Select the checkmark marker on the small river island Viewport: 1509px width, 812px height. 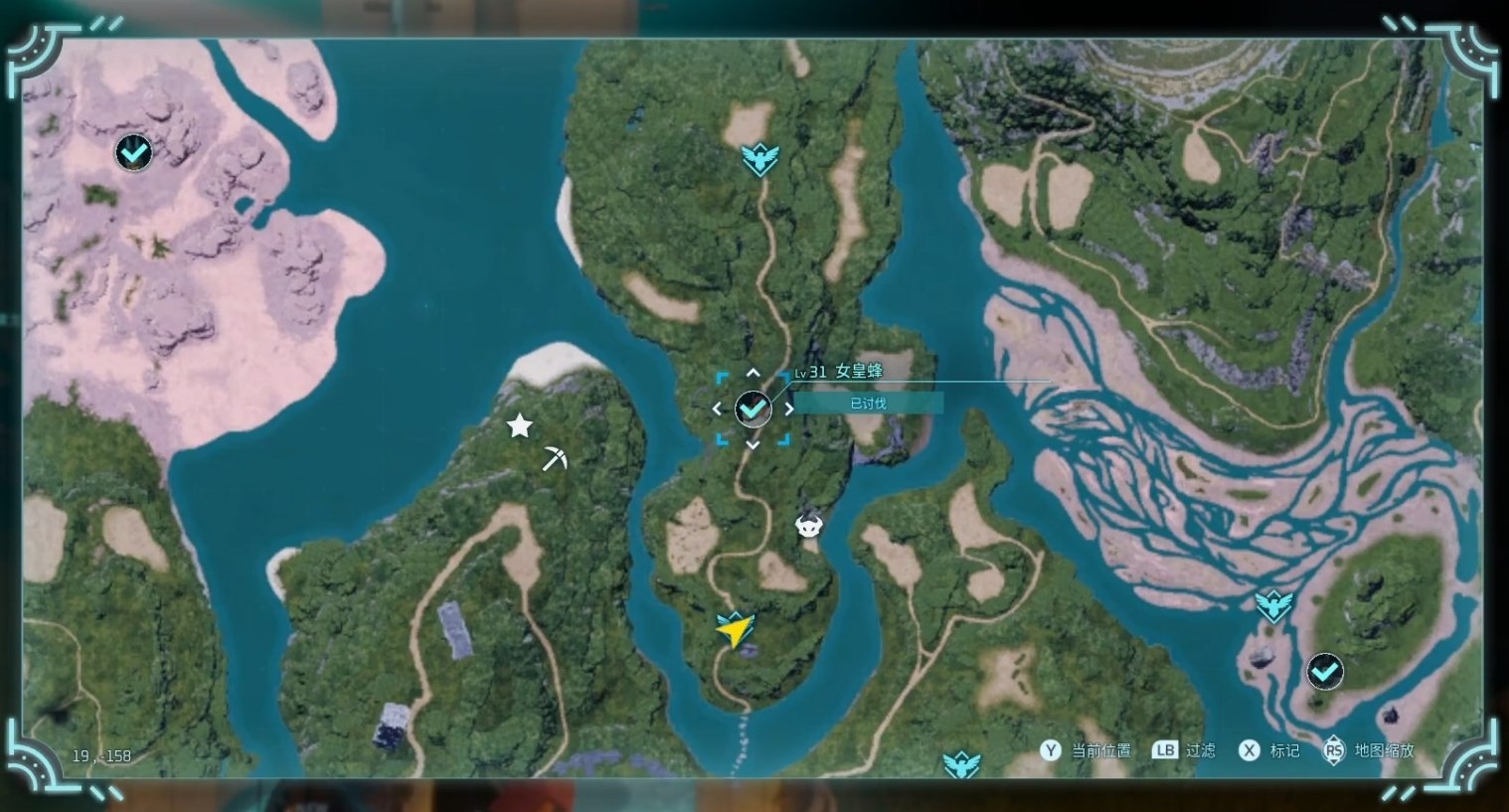click(1324, 673)
